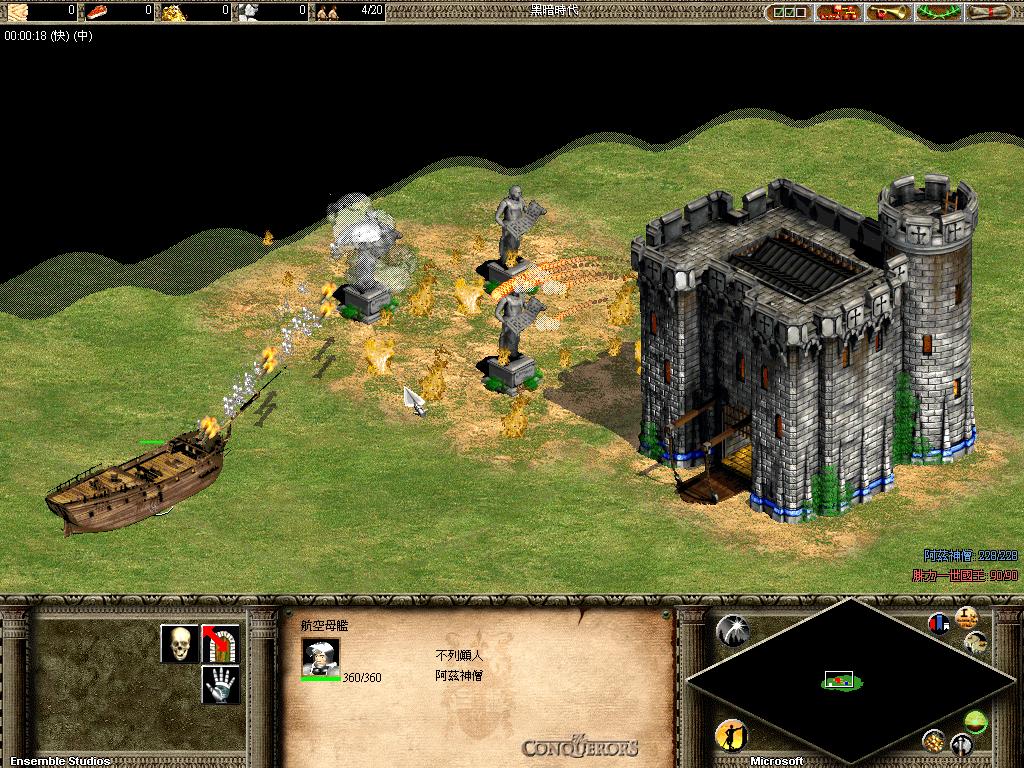Screen dimensions: 1024x768
Task: Open diplomacy with the laurel wreath button
Action: click(940, 12)
